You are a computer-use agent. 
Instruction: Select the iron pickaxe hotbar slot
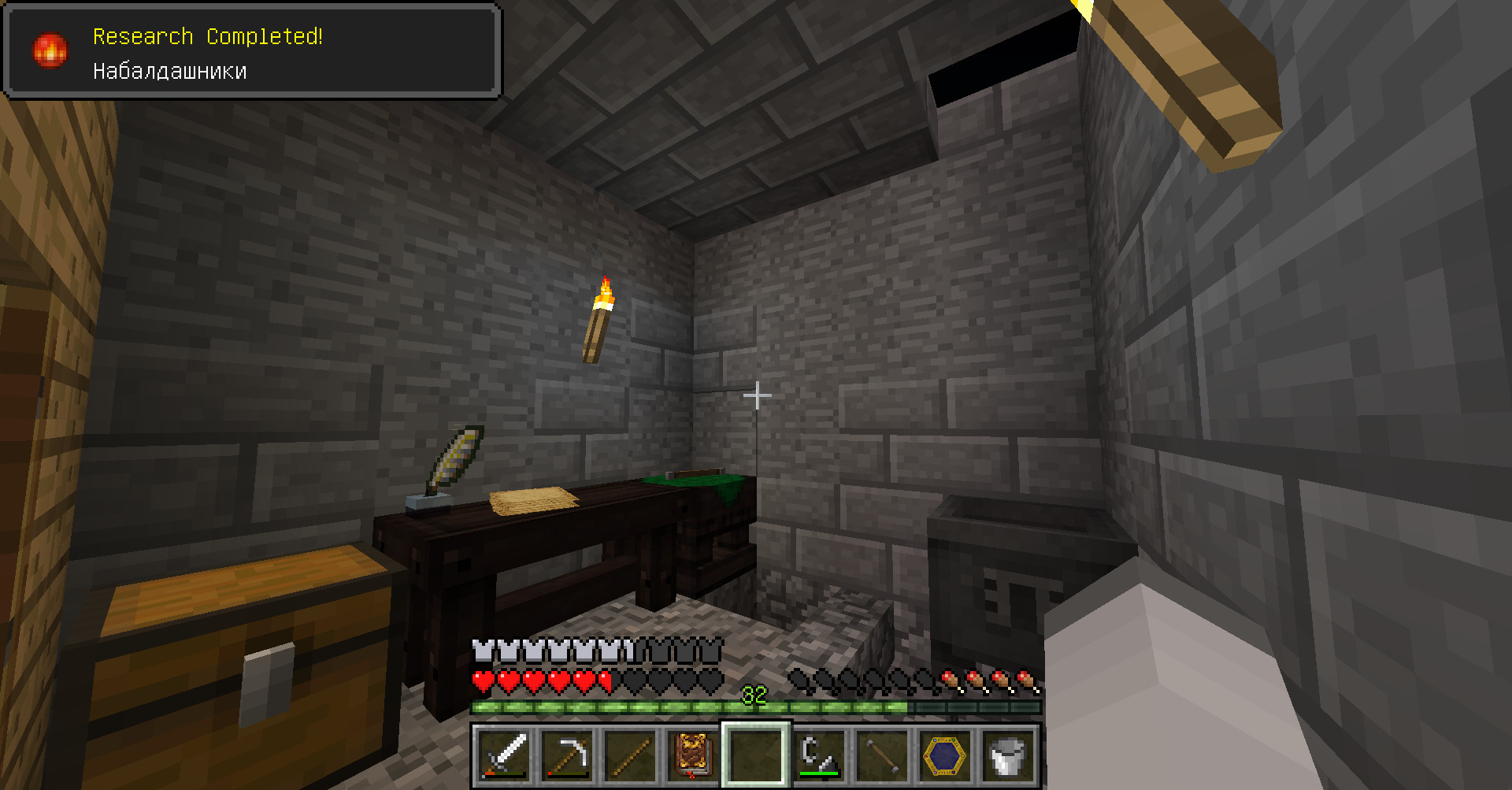click(567, 755)
